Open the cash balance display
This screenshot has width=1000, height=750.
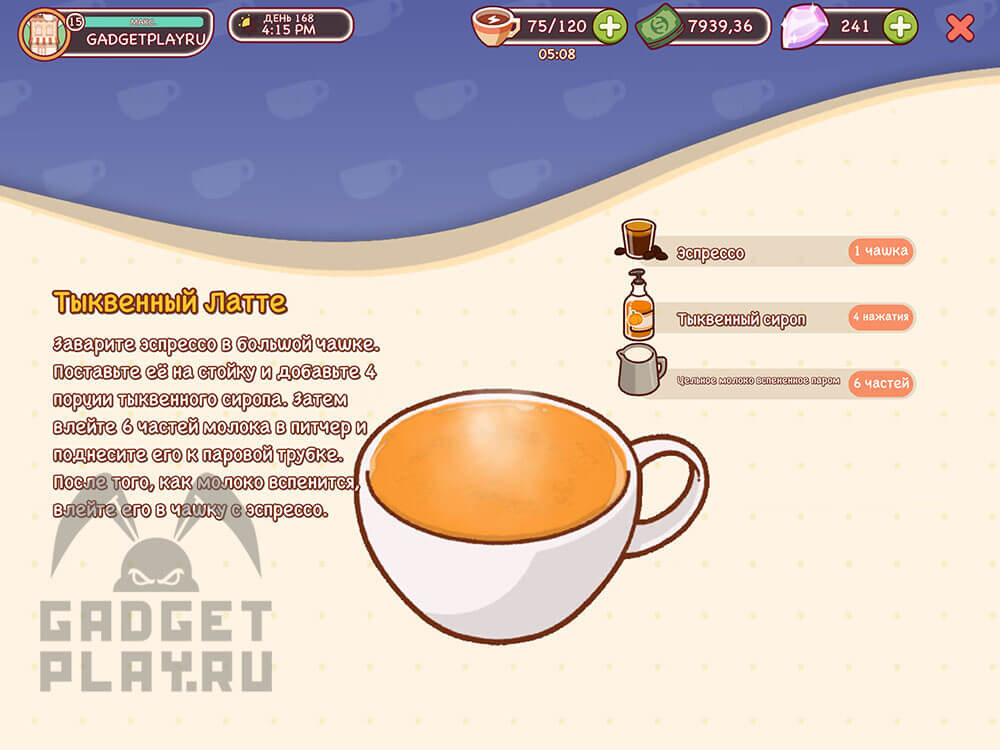pyautogui.click(x=704, y=27)
